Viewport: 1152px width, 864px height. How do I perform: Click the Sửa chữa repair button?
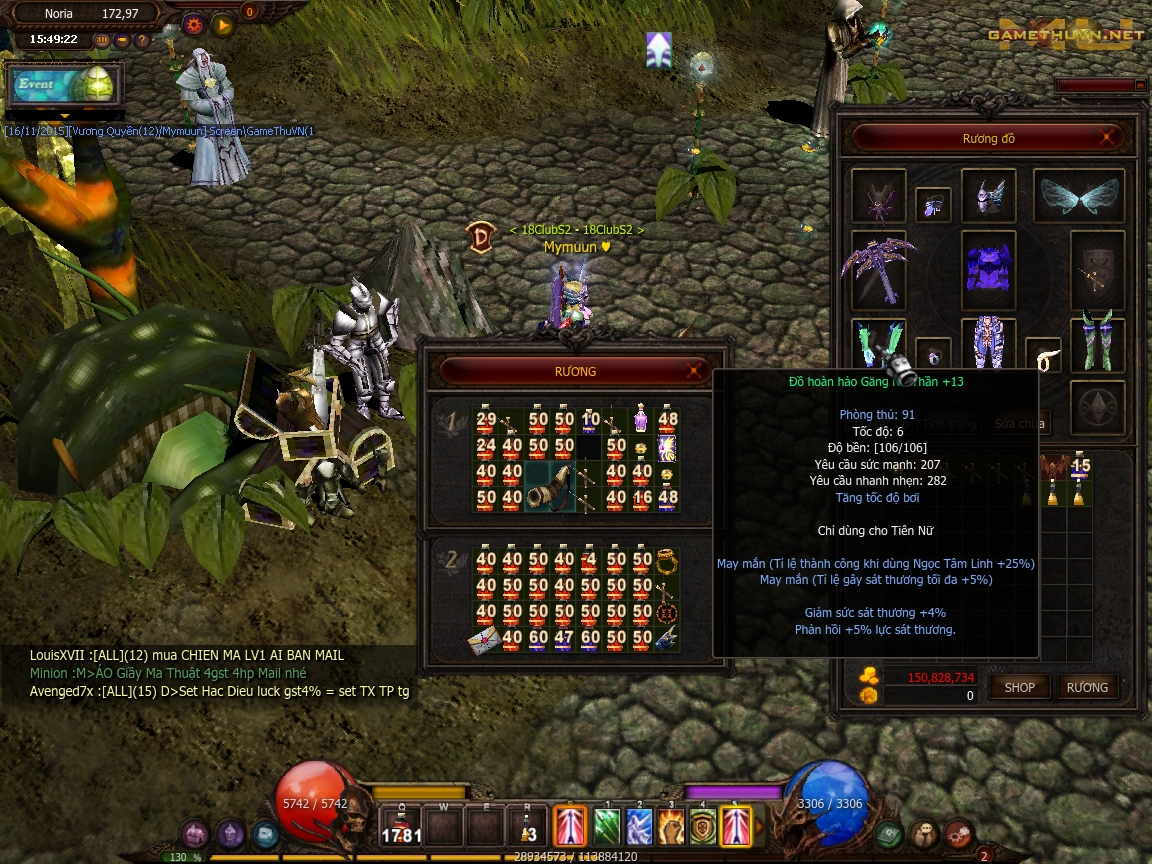pyautogui.click(x=1018, y=424)
